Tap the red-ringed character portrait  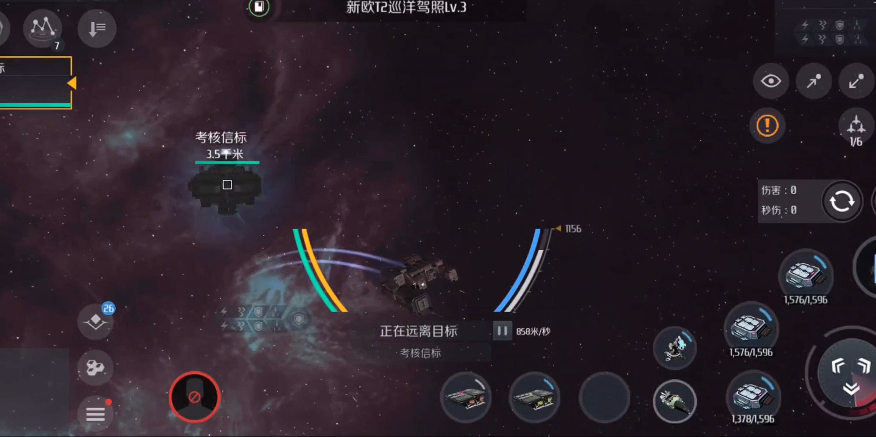point(194,396)
